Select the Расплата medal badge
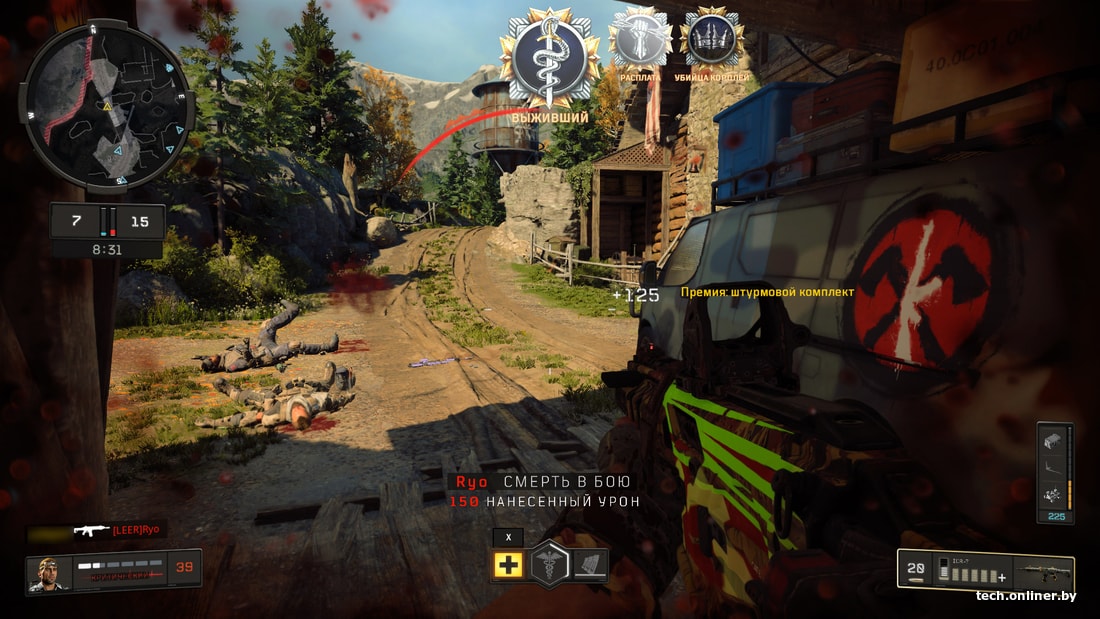Viewport: 1100px width, 619px height. pos(640,40)
